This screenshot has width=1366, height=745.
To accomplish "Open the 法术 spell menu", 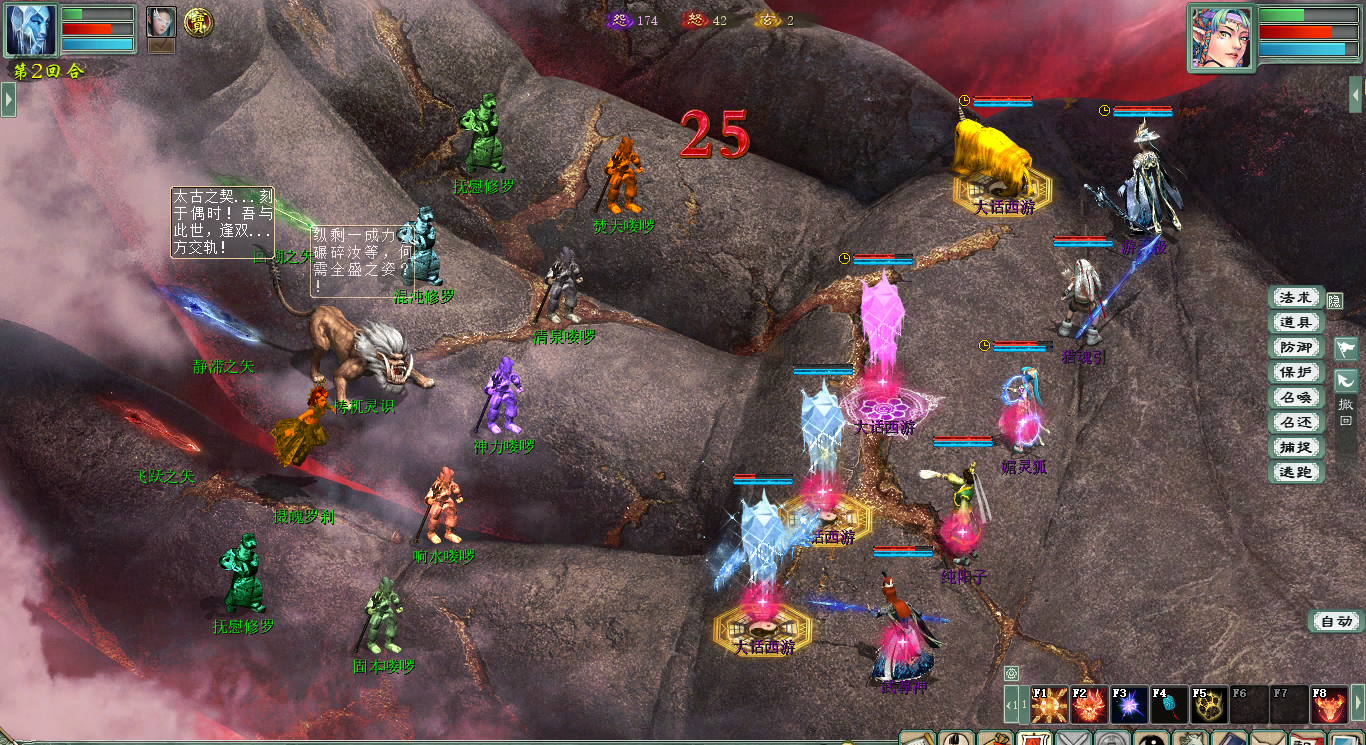I will point(1296,298).
